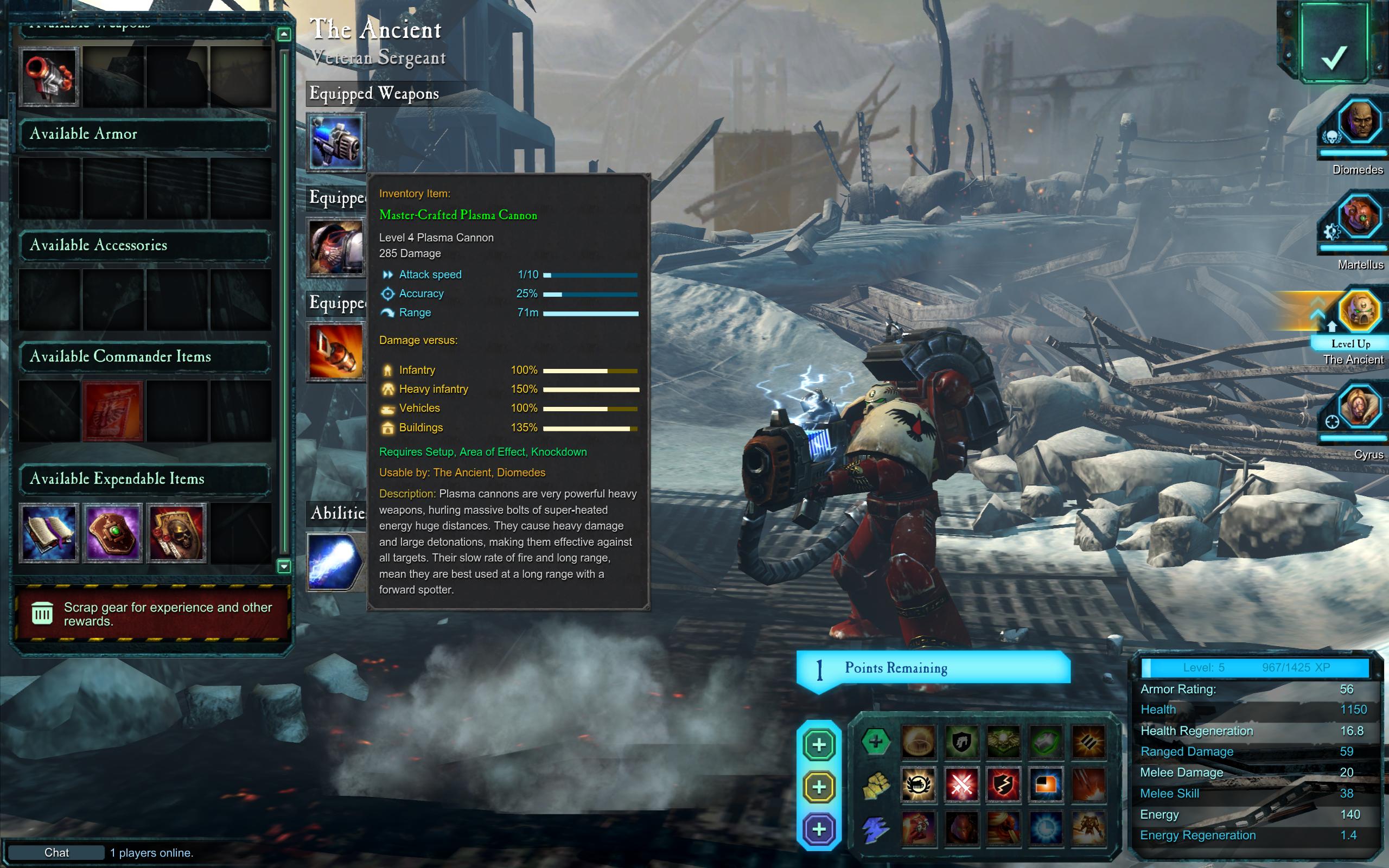Add a point with the yellow plus button

[819, 787]
